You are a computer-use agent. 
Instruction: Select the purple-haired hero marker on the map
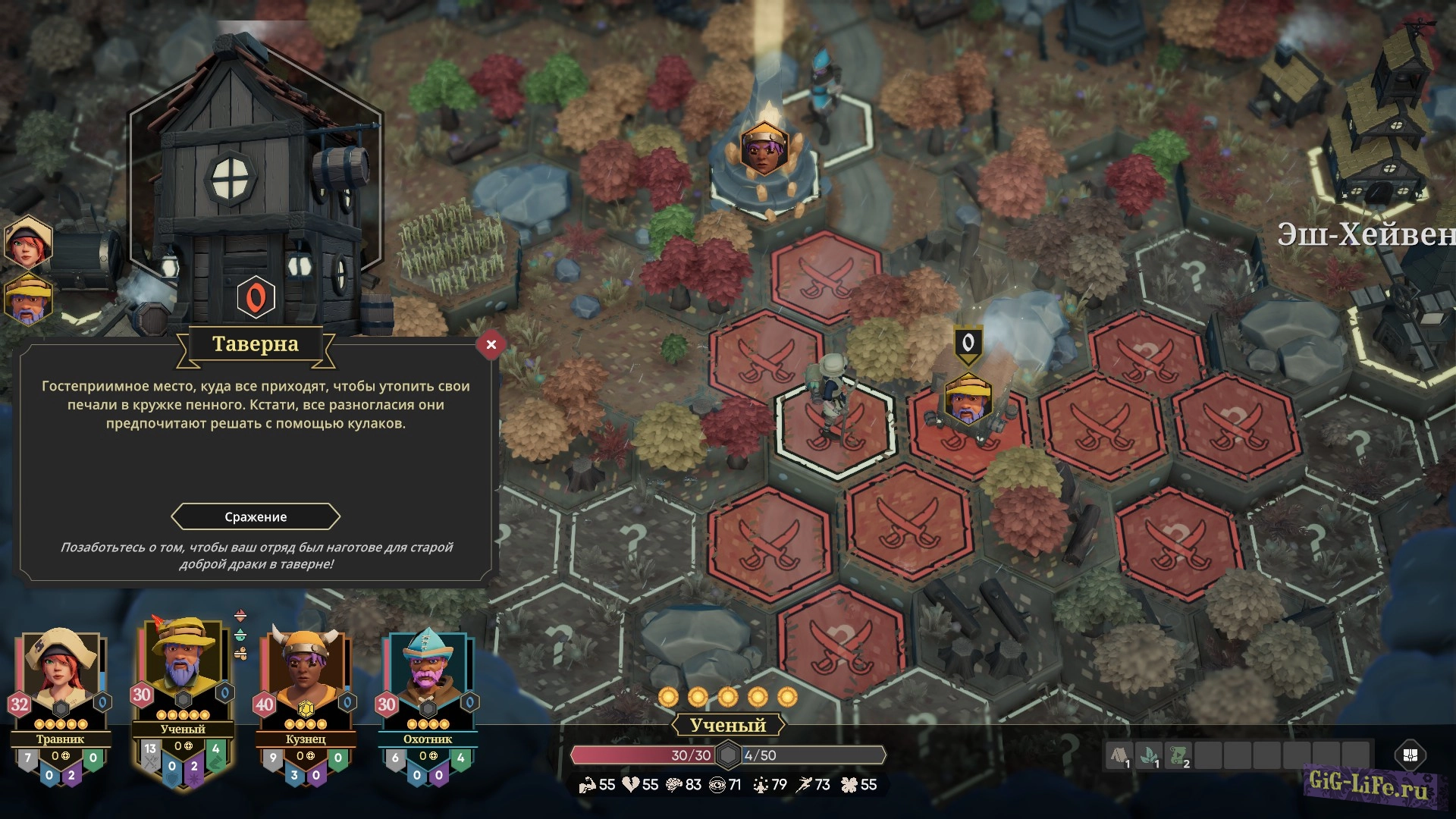click(764, 150)
